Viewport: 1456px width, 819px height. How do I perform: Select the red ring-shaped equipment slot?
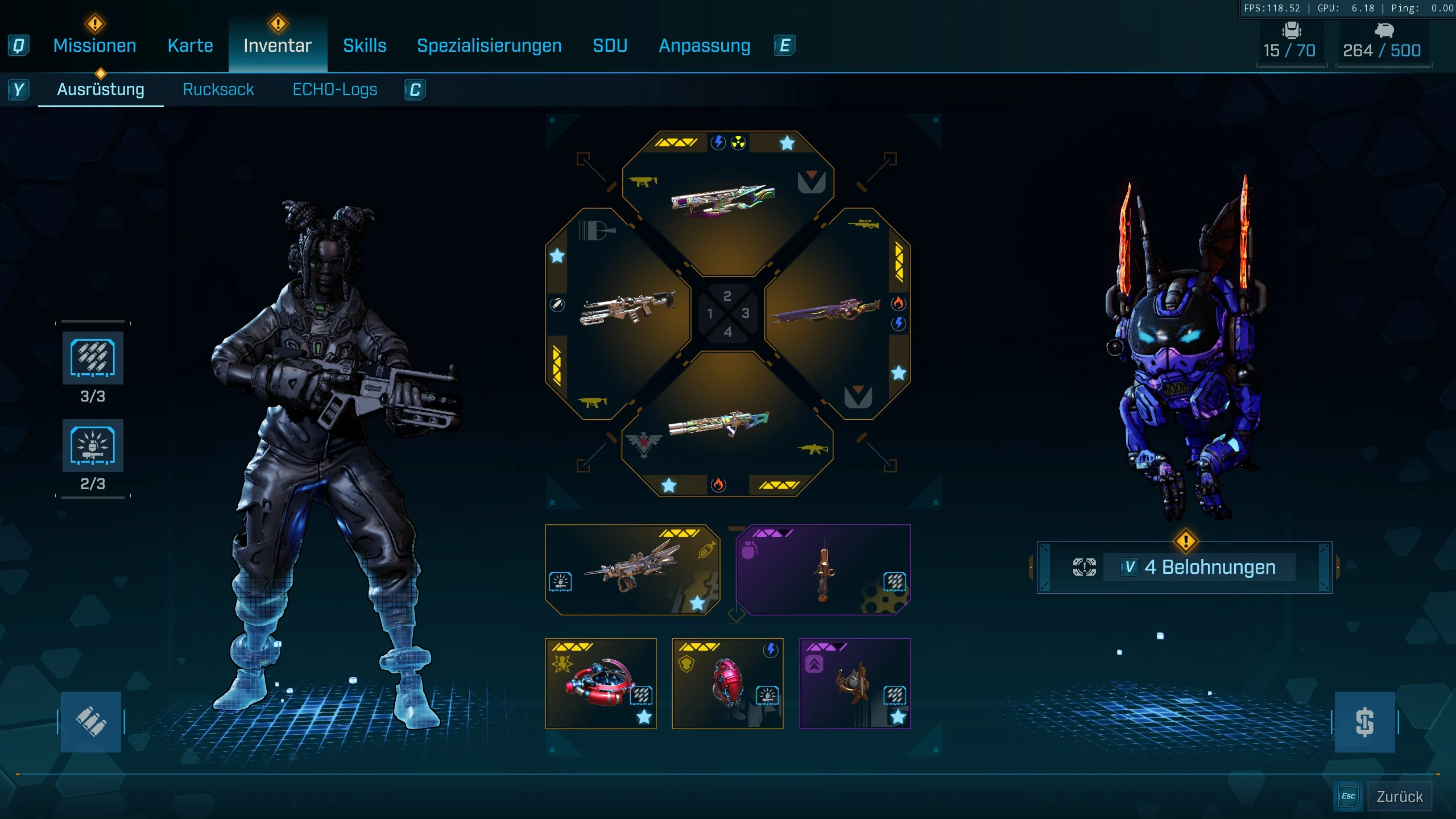tap(601, 683)
